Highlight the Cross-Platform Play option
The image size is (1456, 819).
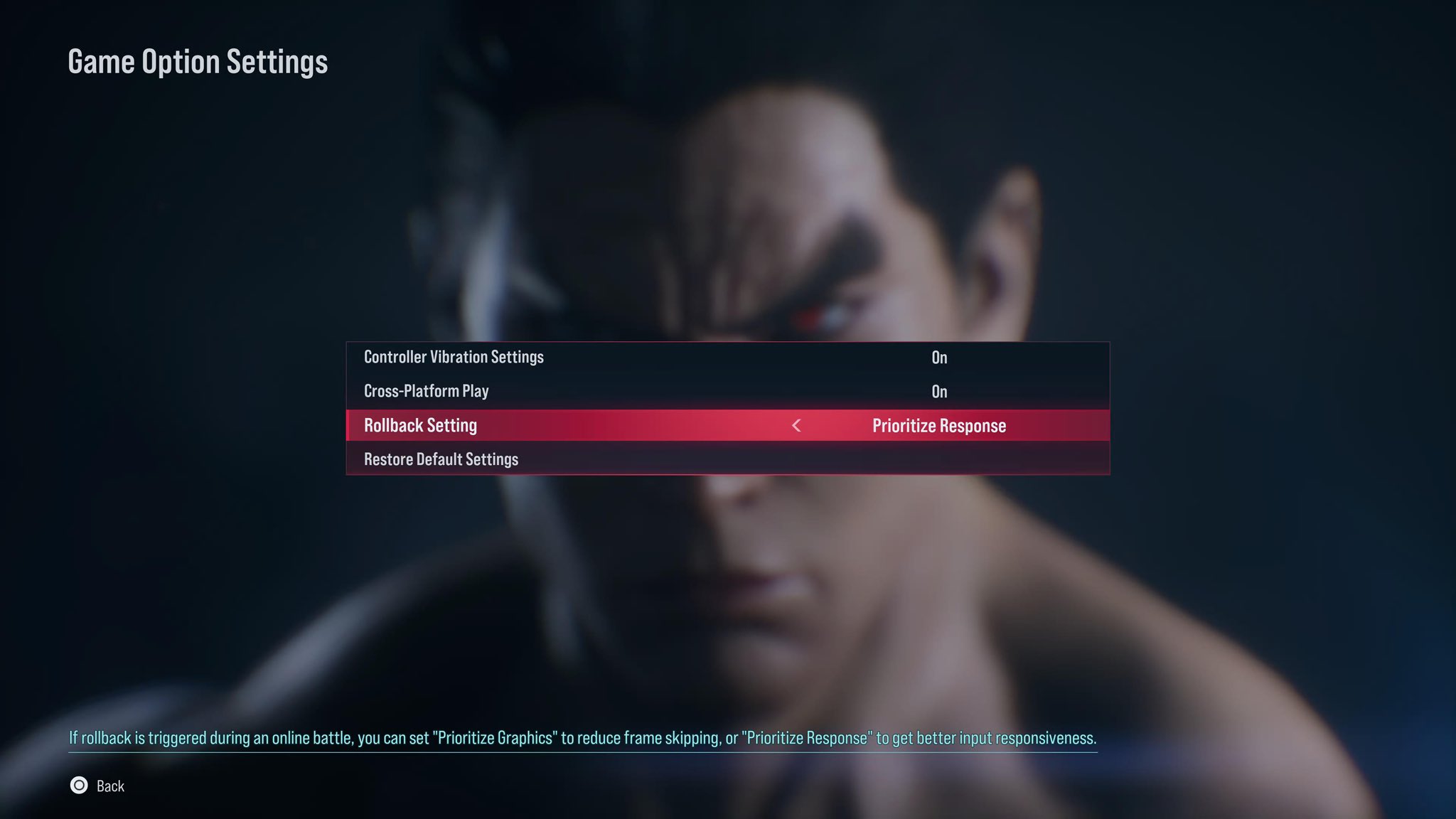coord(425,390)
